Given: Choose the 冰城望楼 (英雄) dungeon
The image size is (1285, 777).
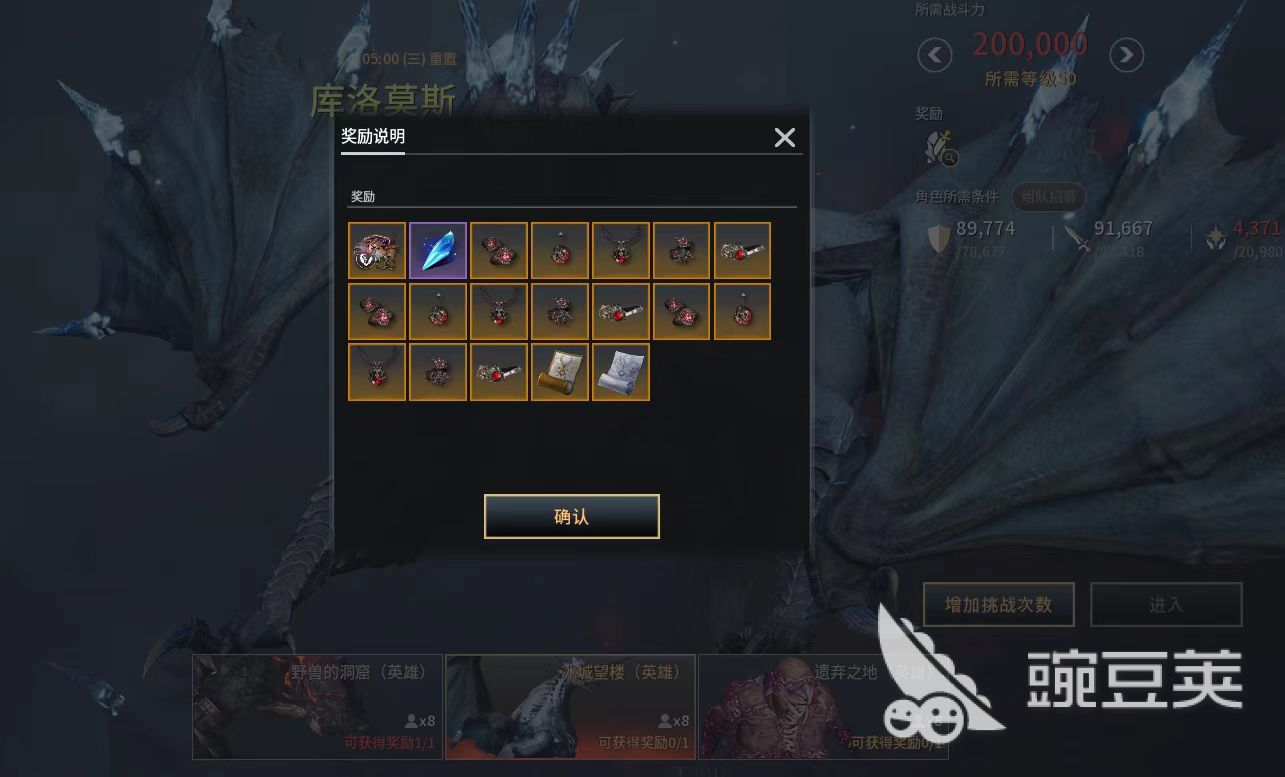Looking at the screenshot, I should tap(570, 707).
